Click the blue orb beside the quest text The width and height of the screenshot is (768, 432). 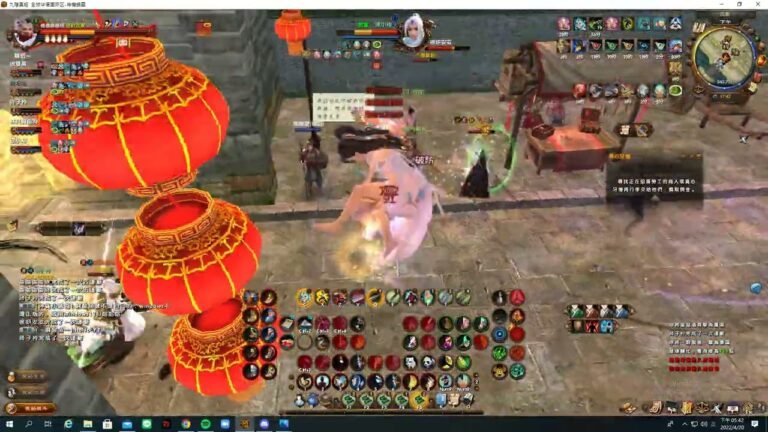pyautogui.click(x=755, y=288)
